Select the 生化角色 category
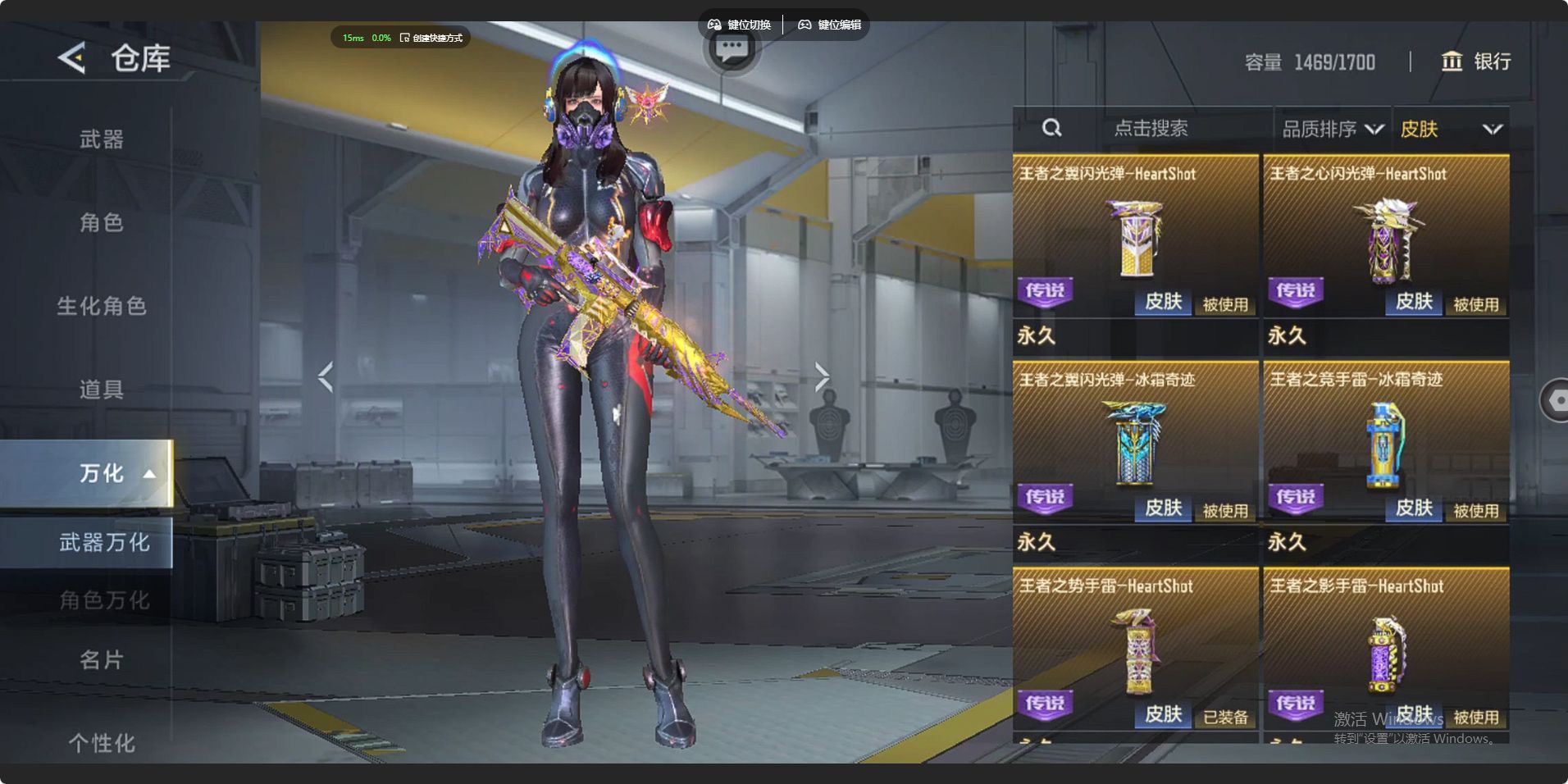Screen dimensions: 1568x784 (x=101, y=306)
